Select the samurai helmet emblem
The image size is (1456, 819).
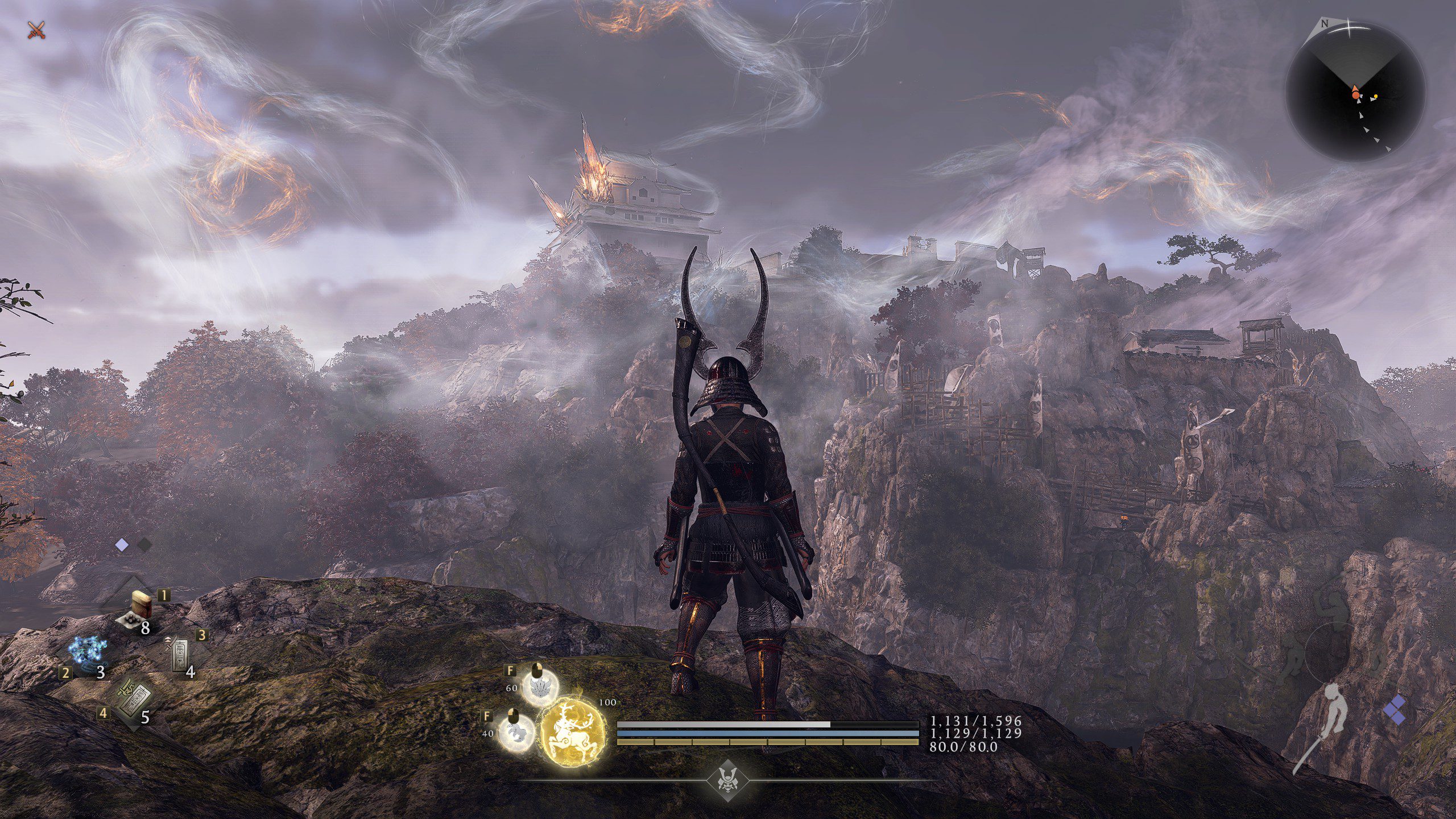[727, 780]
